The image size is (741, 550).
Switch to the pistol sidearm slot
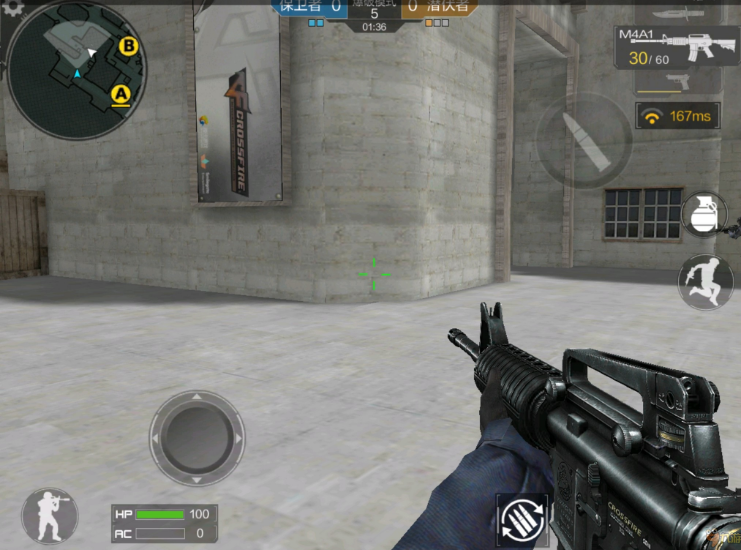click(x=680, y=81)
